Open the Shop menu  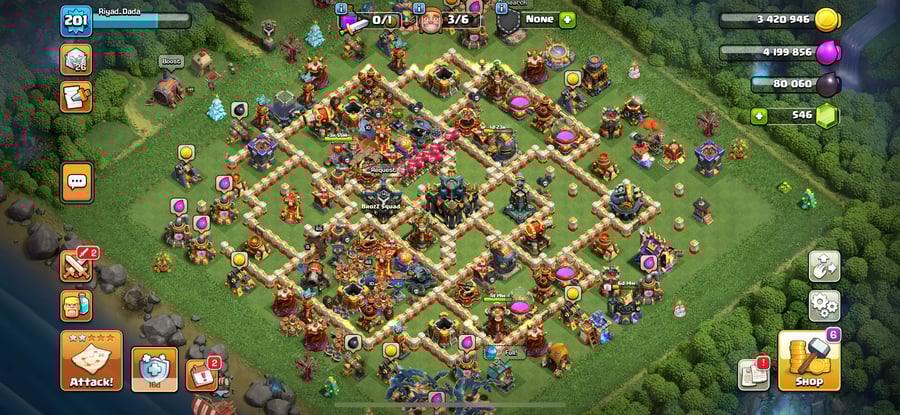click(x=809, y=361)
